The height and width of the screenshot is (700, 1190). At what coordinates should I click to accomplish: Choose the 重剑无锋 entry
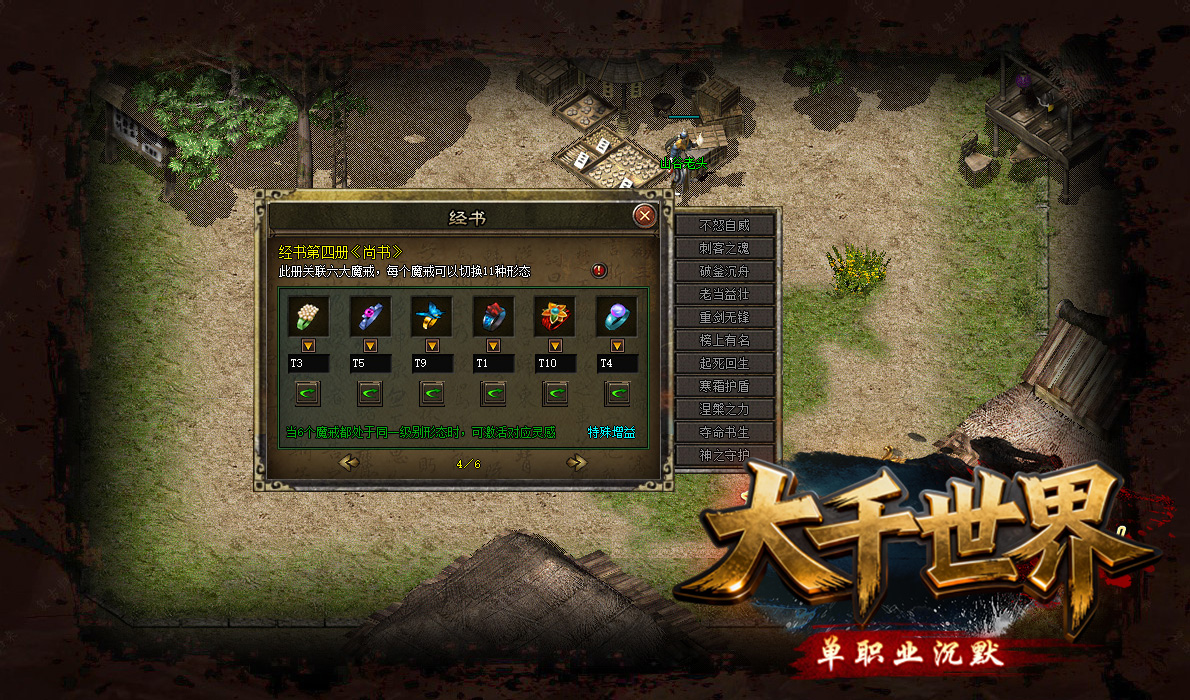point(724,317)
